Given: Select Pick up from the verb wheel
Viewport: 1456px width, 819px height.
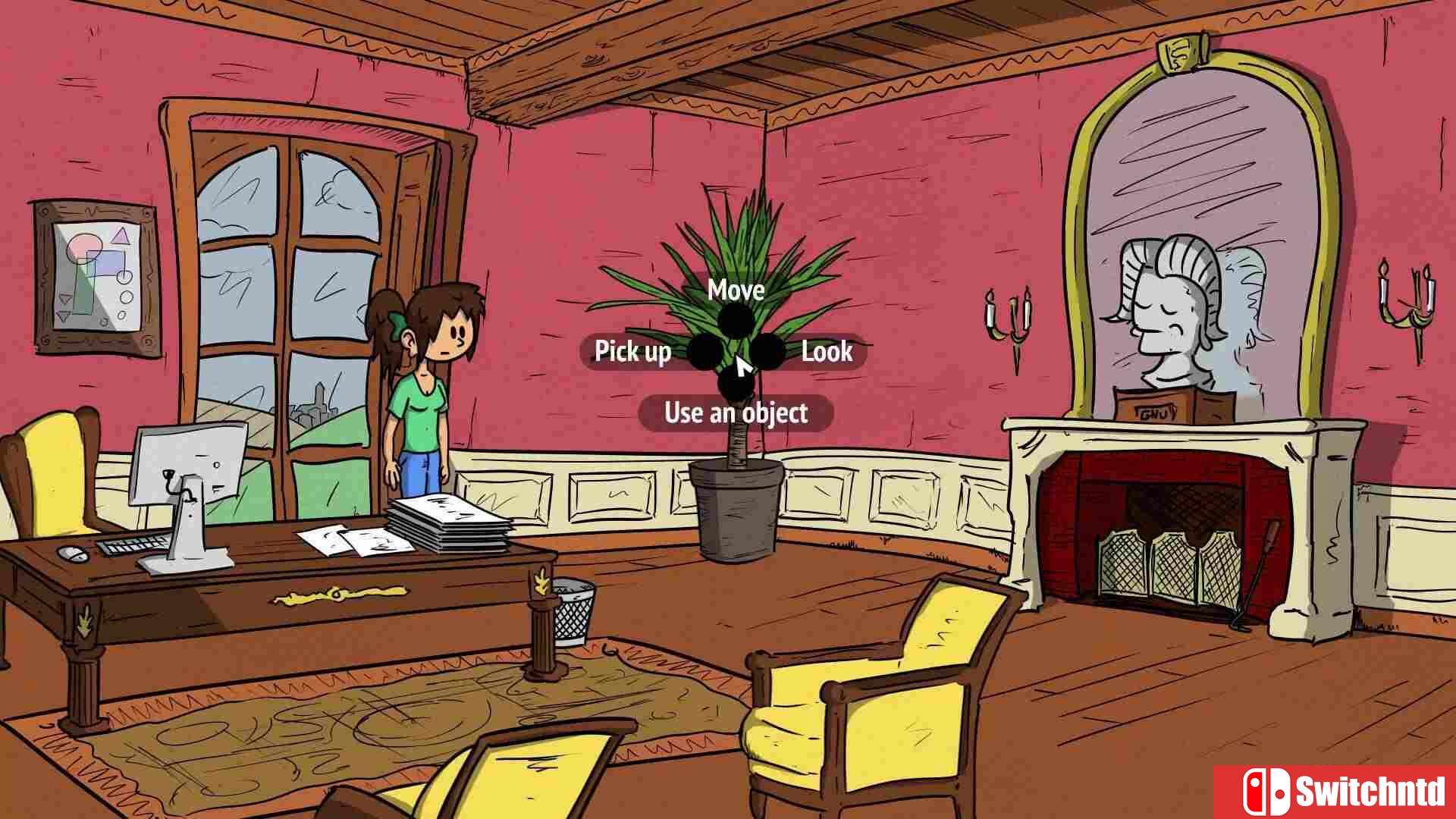Looking at the screenshot, I should [x=633, y=352].
